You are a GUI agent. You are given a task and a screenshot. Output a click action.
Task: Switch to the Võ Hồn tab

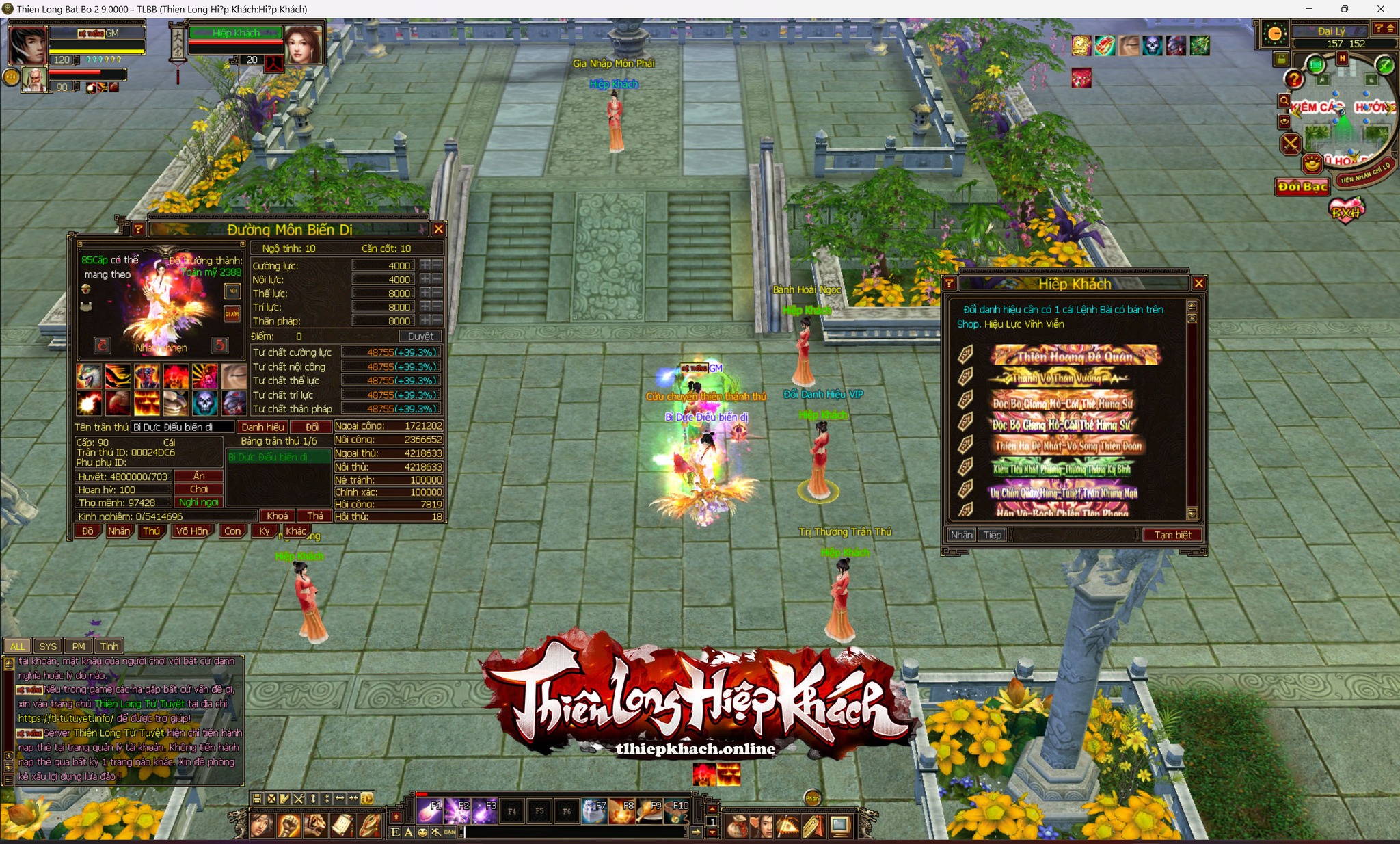191,531
